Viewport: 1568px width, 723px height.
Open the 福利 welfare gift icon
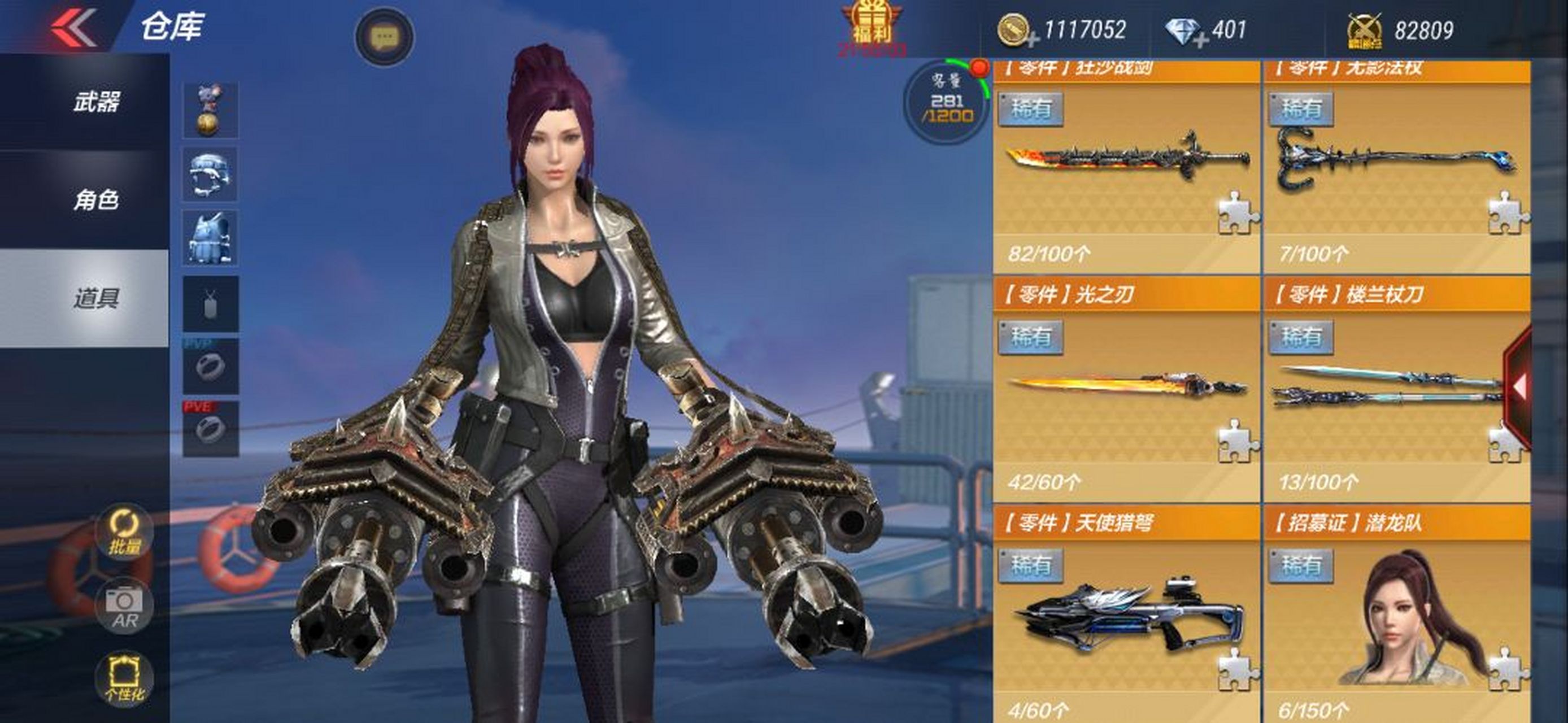tap(872, 27)
